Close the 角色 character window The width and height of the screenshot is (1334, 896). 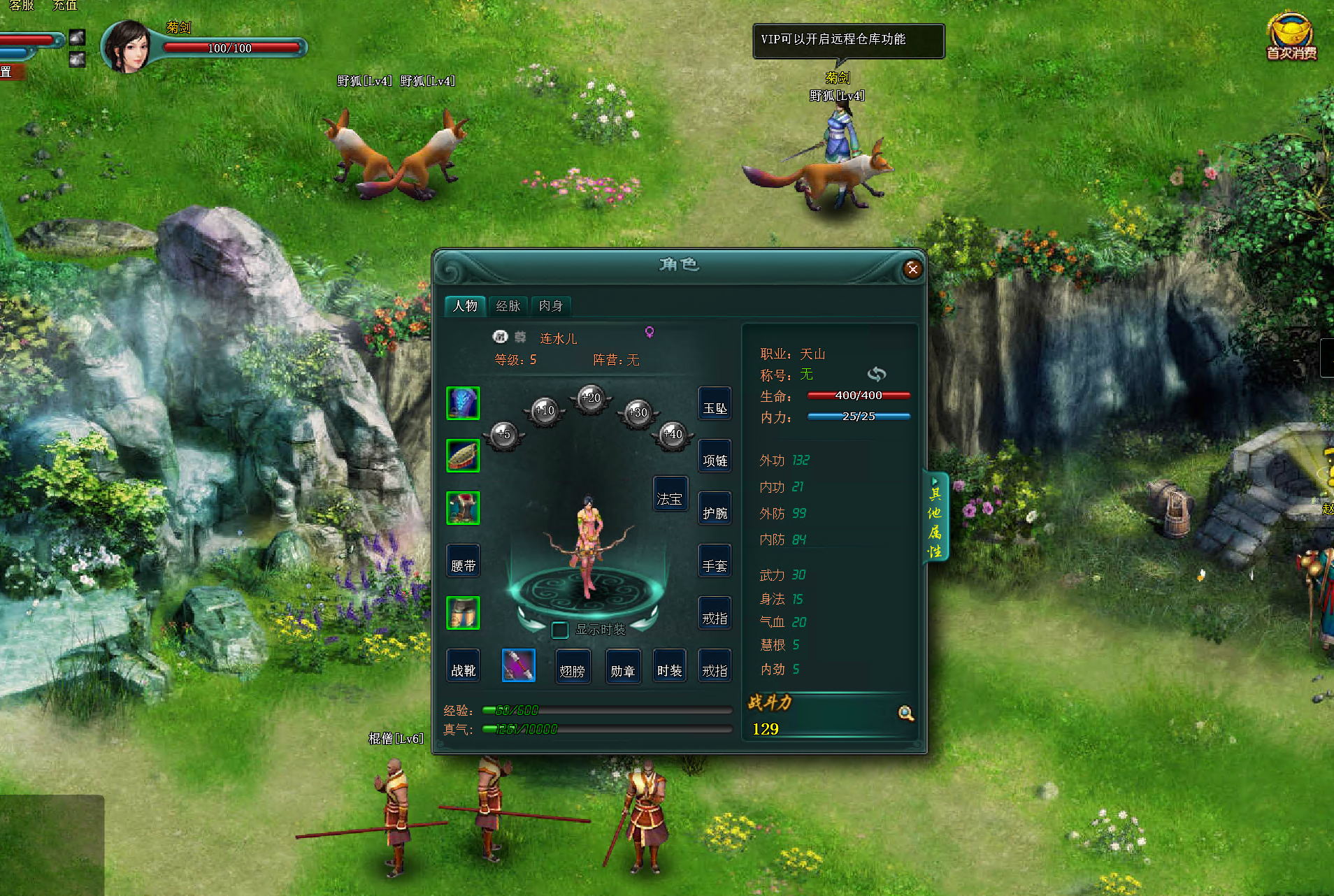(x=912, y=269)
